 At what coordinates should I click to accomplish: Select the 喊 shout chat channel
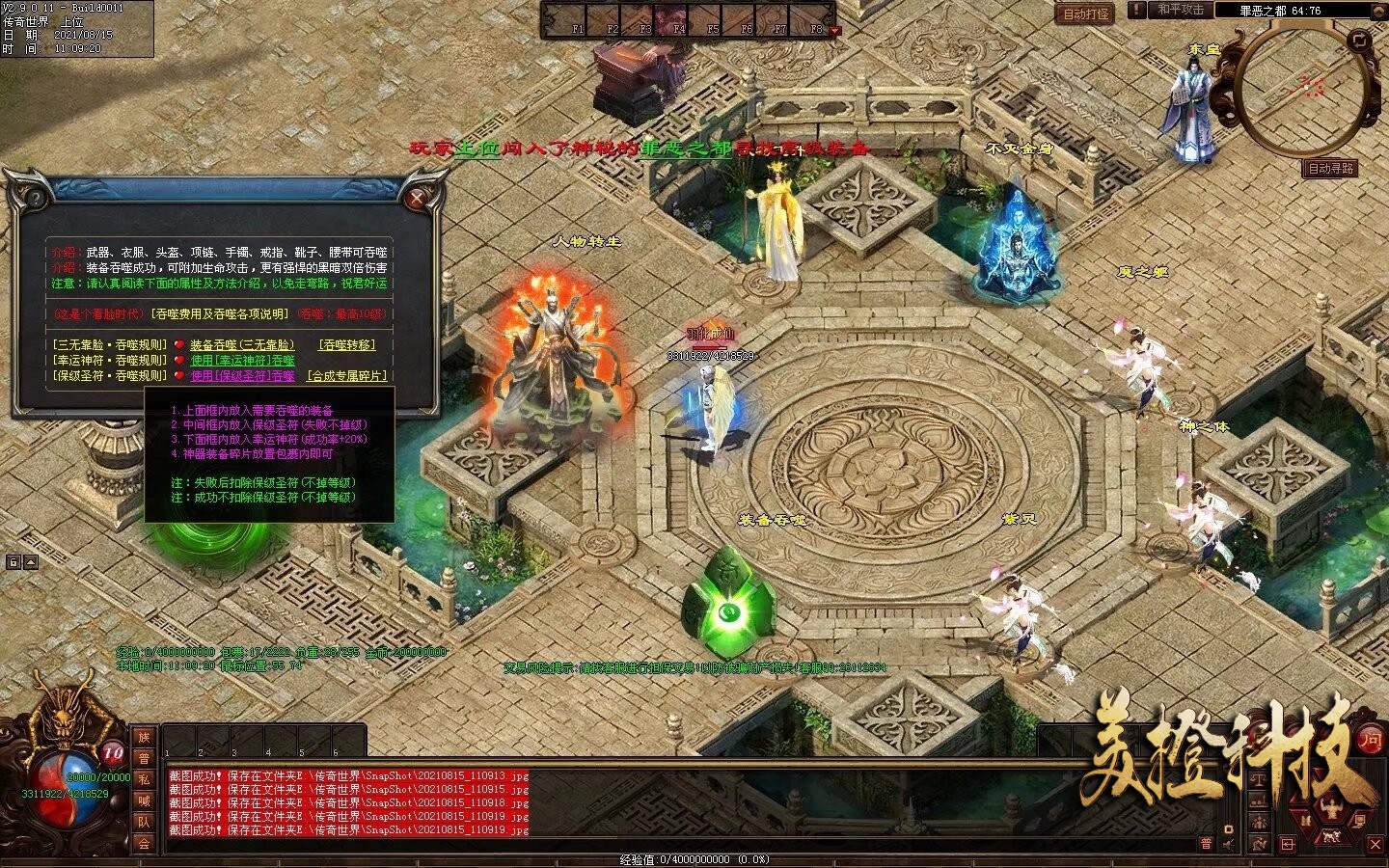click(144, 800)
